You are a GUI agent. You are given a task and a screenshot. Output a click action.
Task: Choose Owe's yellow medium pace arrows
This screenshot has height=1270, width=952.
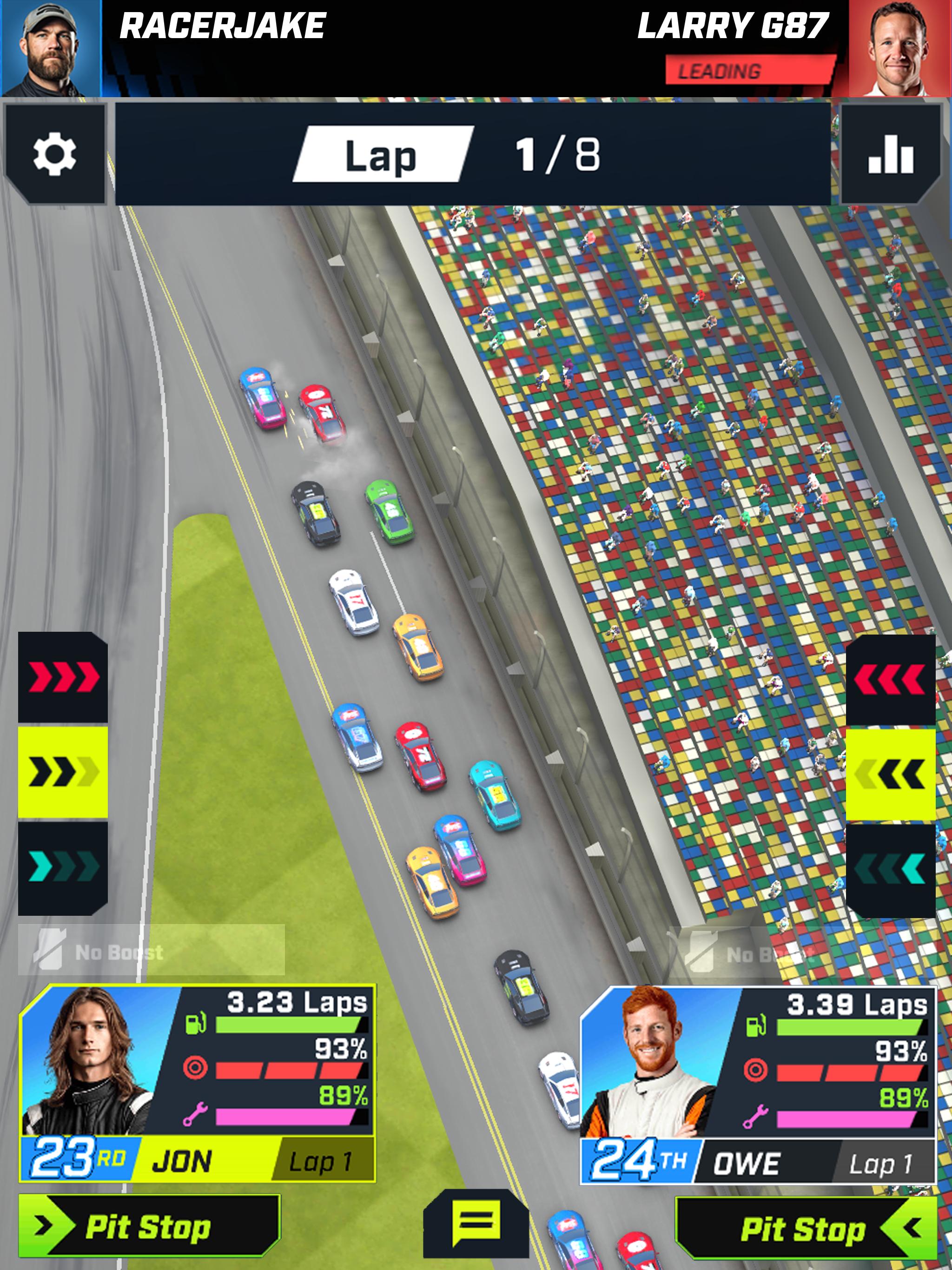pos(890,774)
